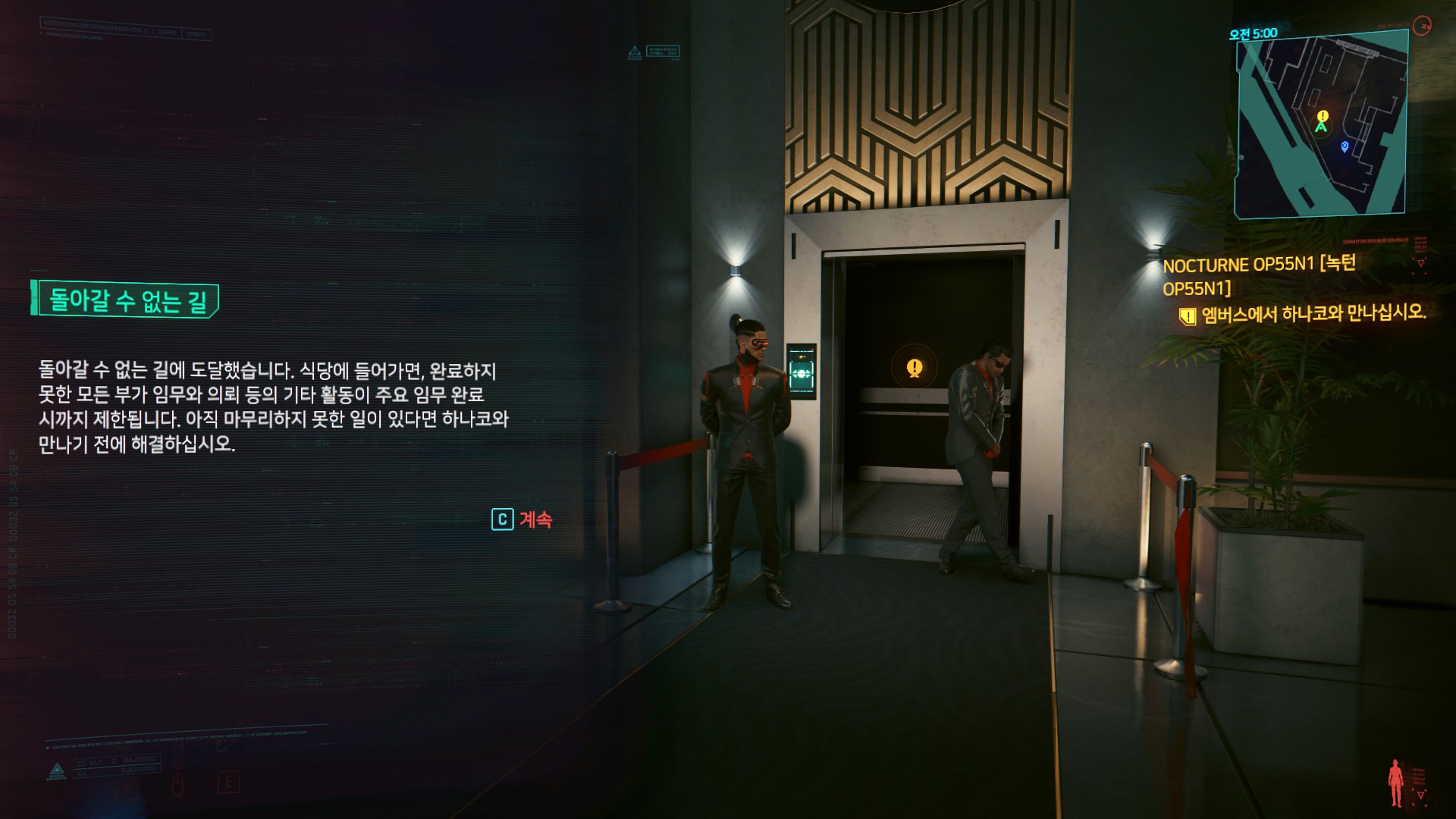Image resolution: width=1456 pixels, height=819 pixels.
Task: Open the minimap in the corner
Action: 1322,124
